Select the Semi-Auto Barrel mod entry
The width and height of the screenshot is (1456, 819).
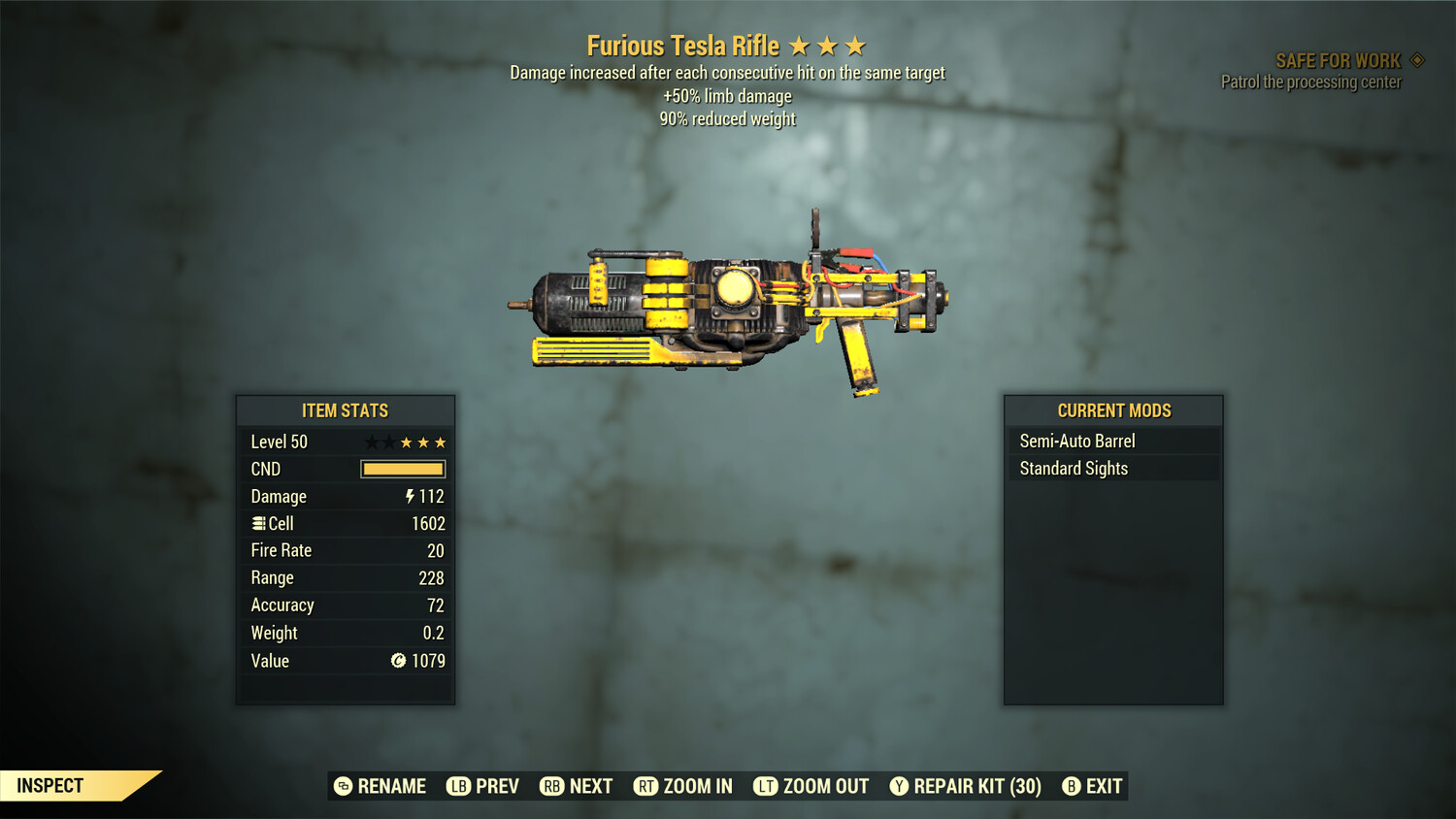(1077, 440)
